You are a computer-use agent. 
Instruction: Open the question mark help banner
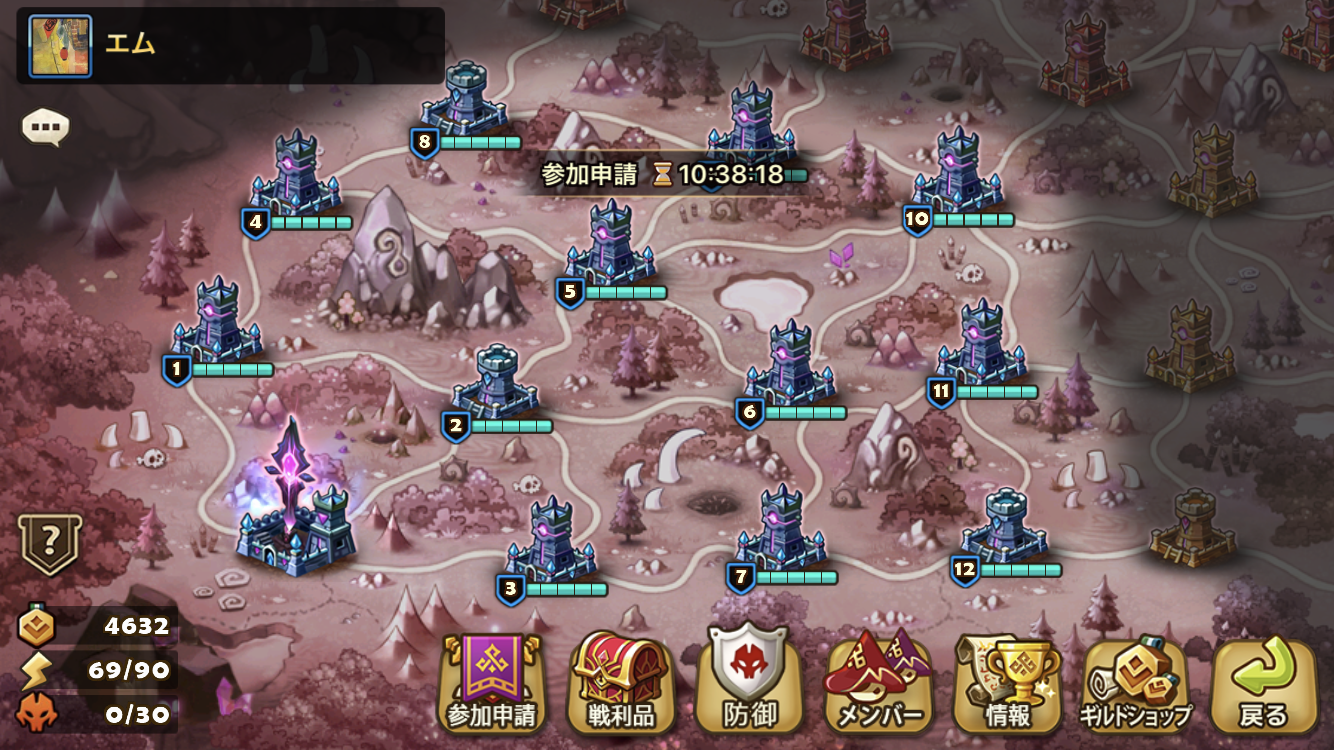[50, 544]
